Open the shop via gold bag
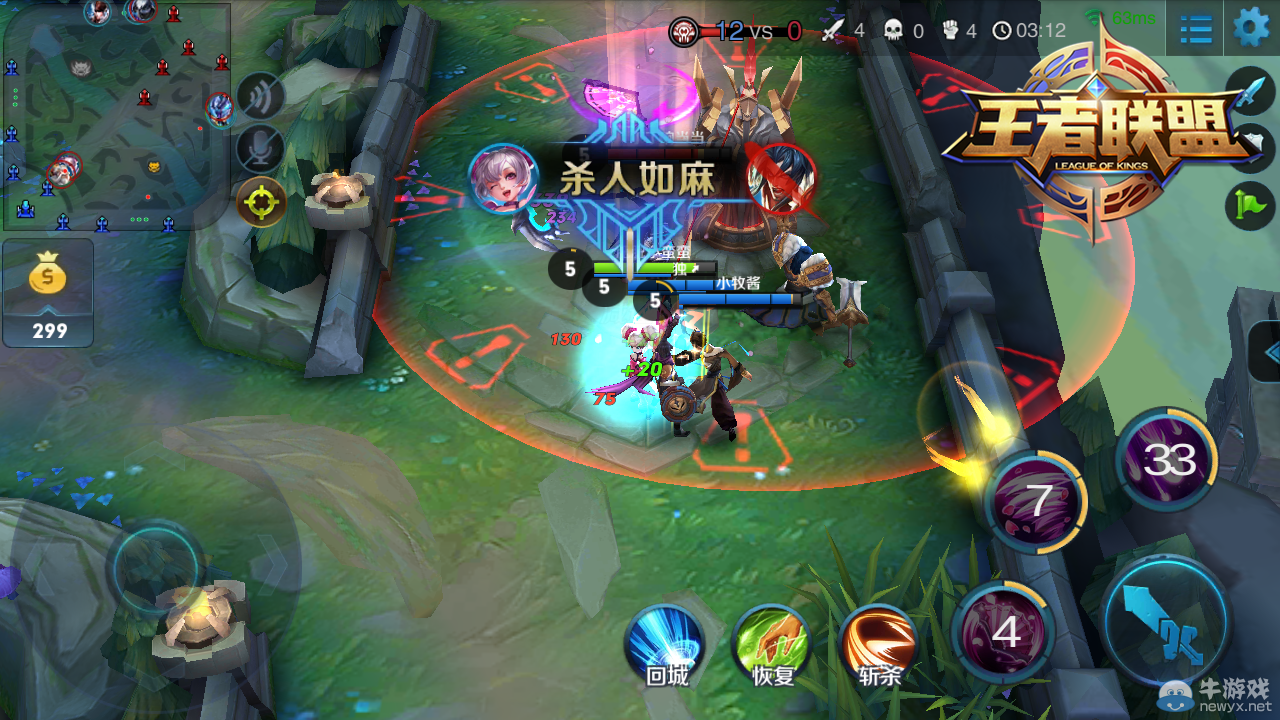 point(48,292)
